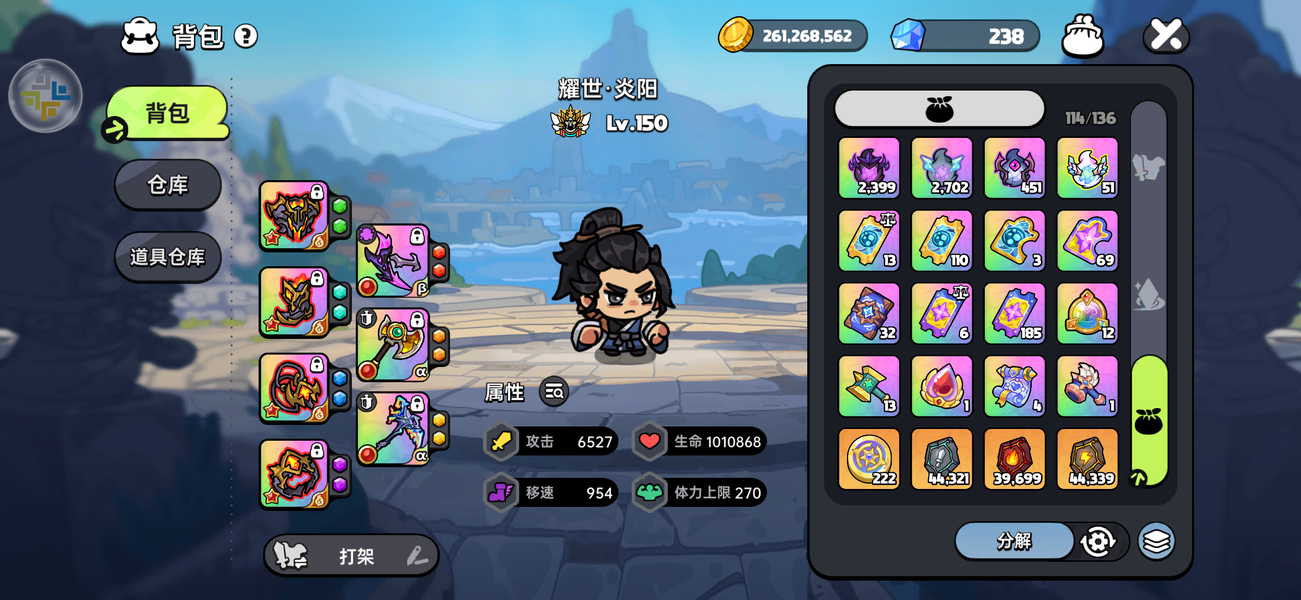Open the attribute details magnifier next to 属性

554,392
